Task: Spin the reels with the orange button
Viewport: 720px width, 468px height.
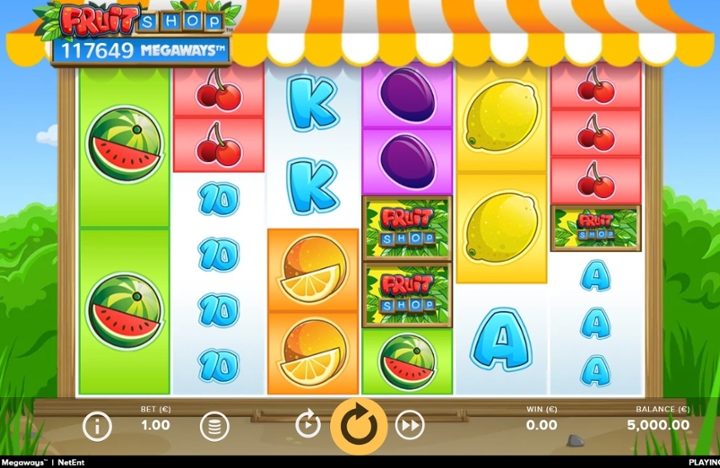Action: tap(359, 425)
